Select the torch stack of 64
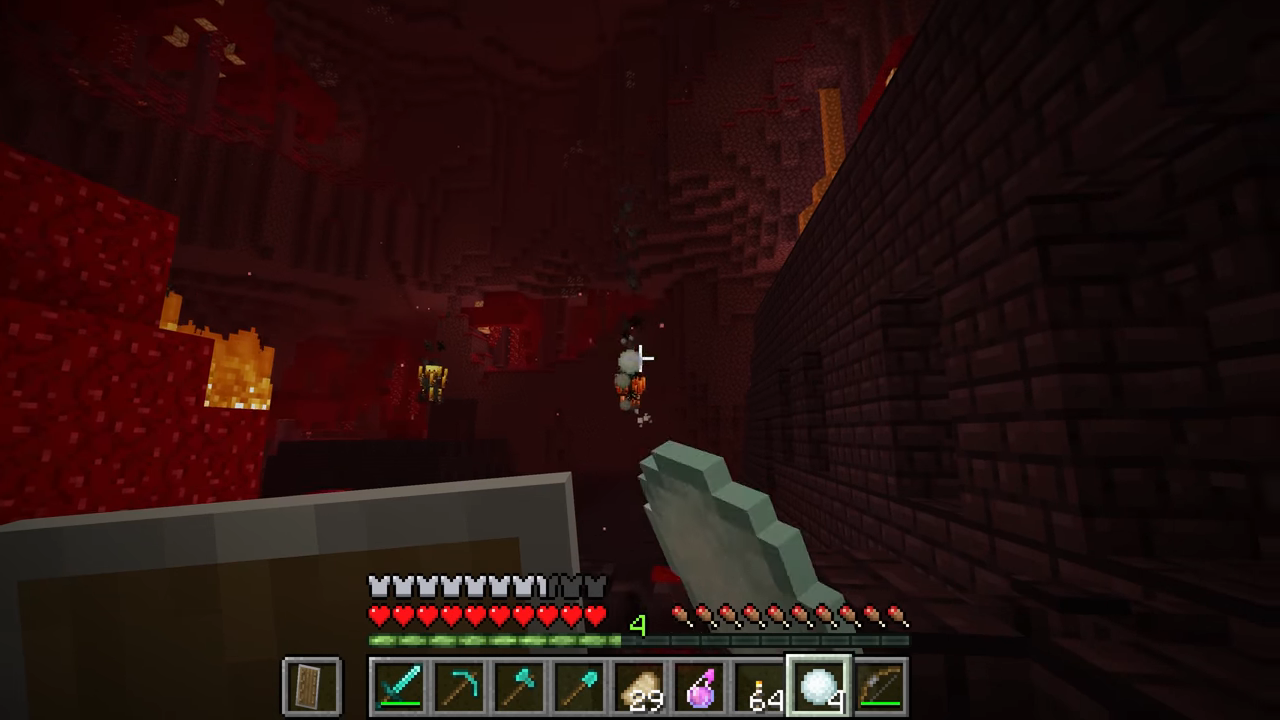Screen dimensions: 1280x720 [x=759, y=687]
